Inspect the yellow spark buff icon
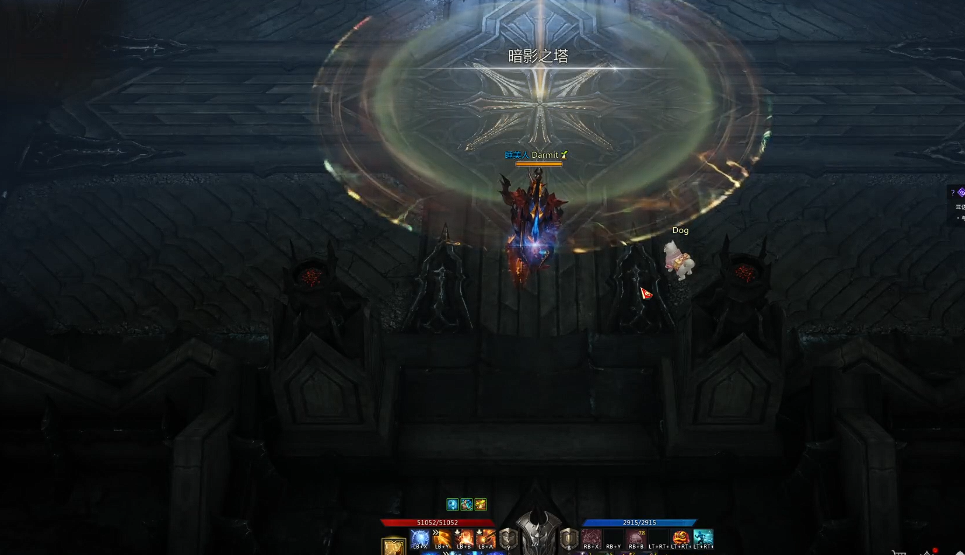 [x=480, y=504]
